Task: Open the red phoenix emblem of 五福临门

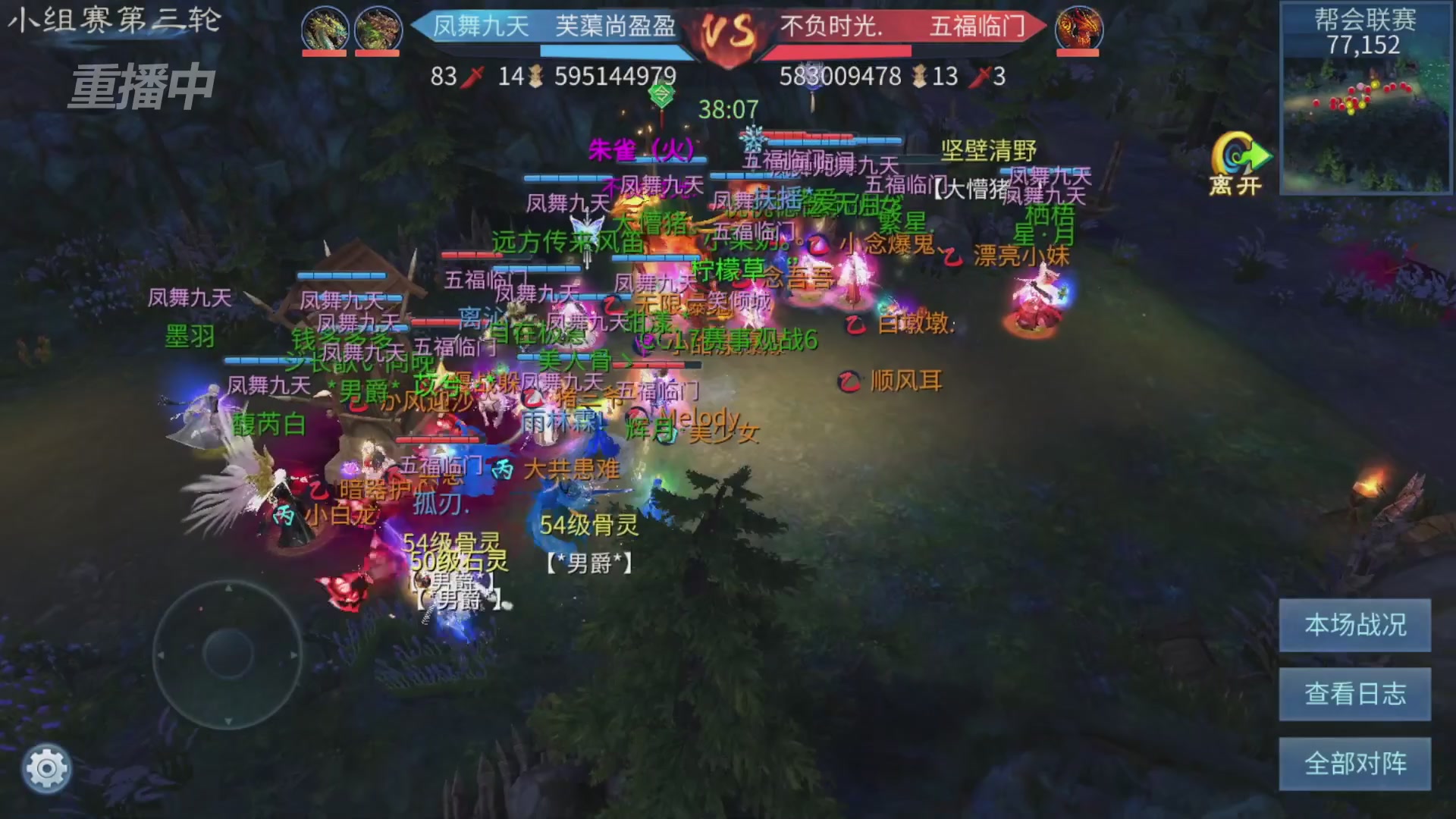Action: (x=1080, y=28)
